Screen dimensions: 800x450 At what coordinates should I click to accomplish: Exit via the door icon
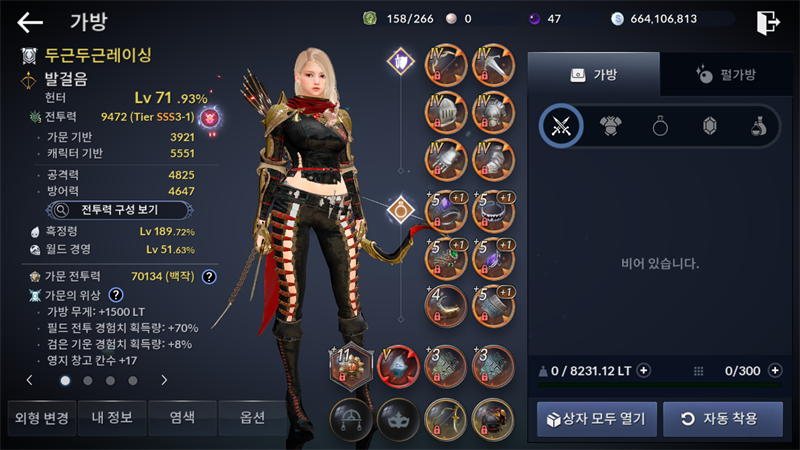767,22
